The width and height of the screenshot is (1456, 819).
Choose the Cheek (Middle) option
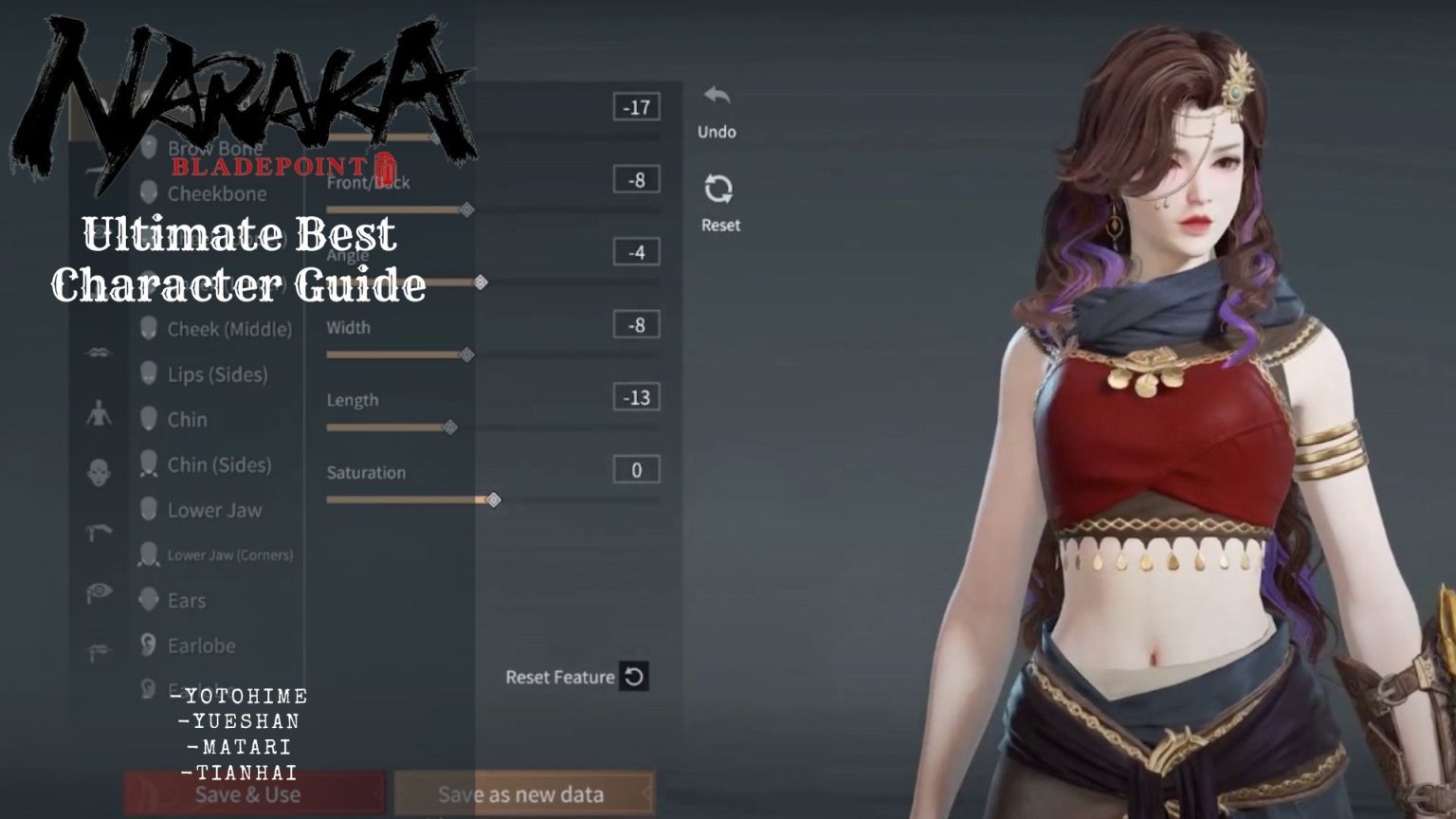point(230,329)
